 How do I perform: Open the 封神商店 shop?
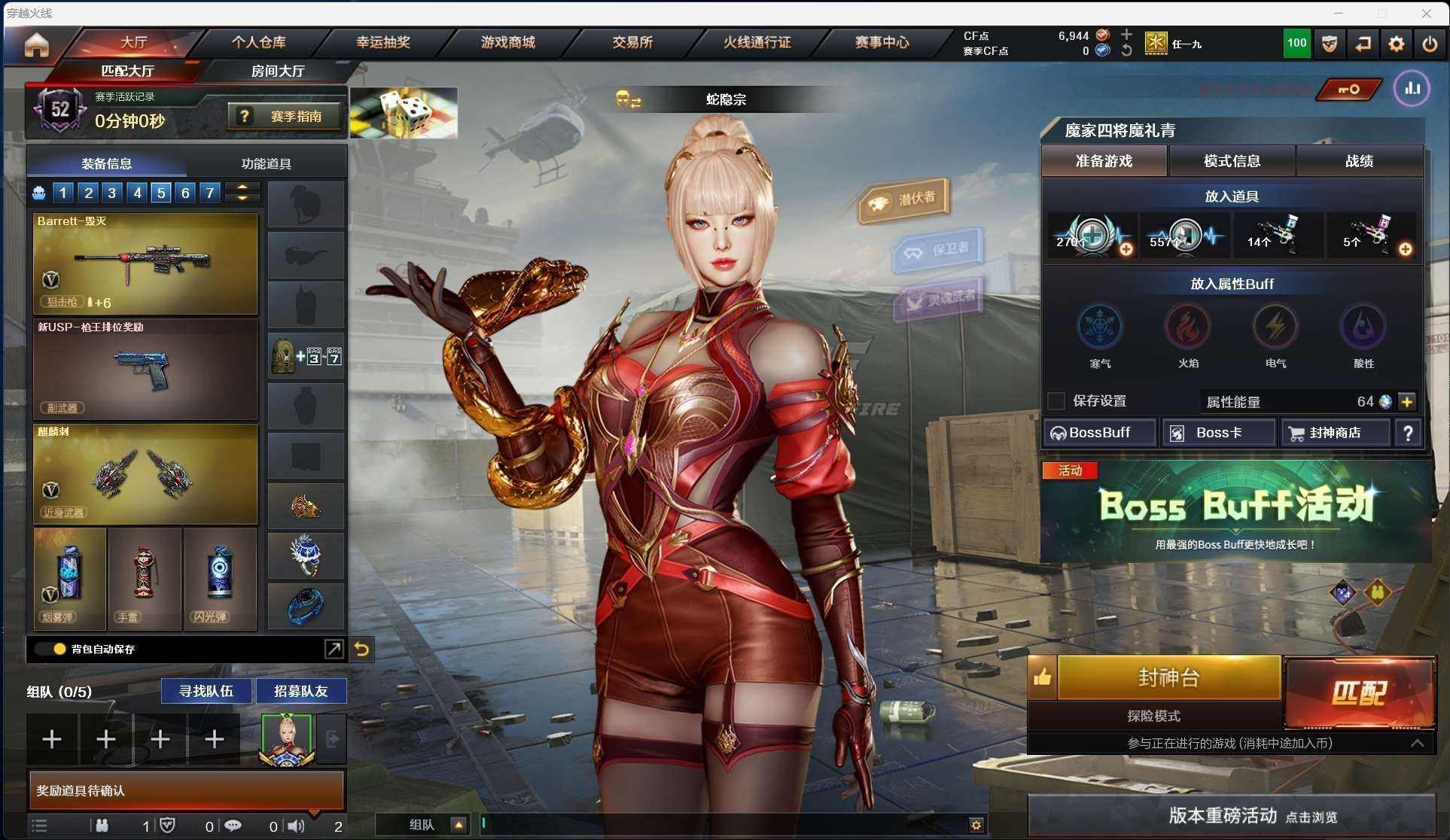tap(1335, 433)
